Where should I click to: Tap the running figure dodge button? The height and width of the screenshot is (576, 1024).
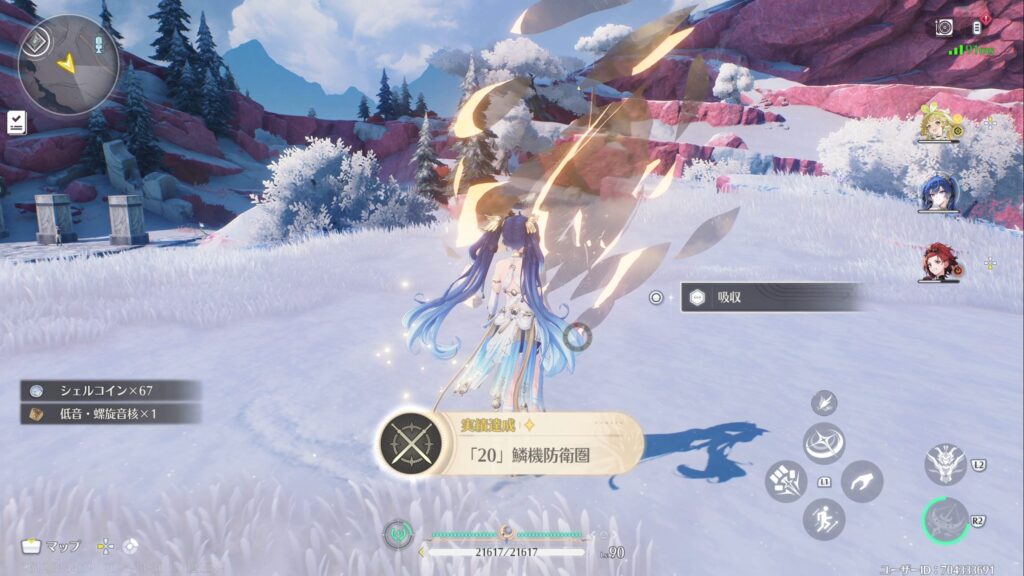pyautogui.click(x=824, y=519)
